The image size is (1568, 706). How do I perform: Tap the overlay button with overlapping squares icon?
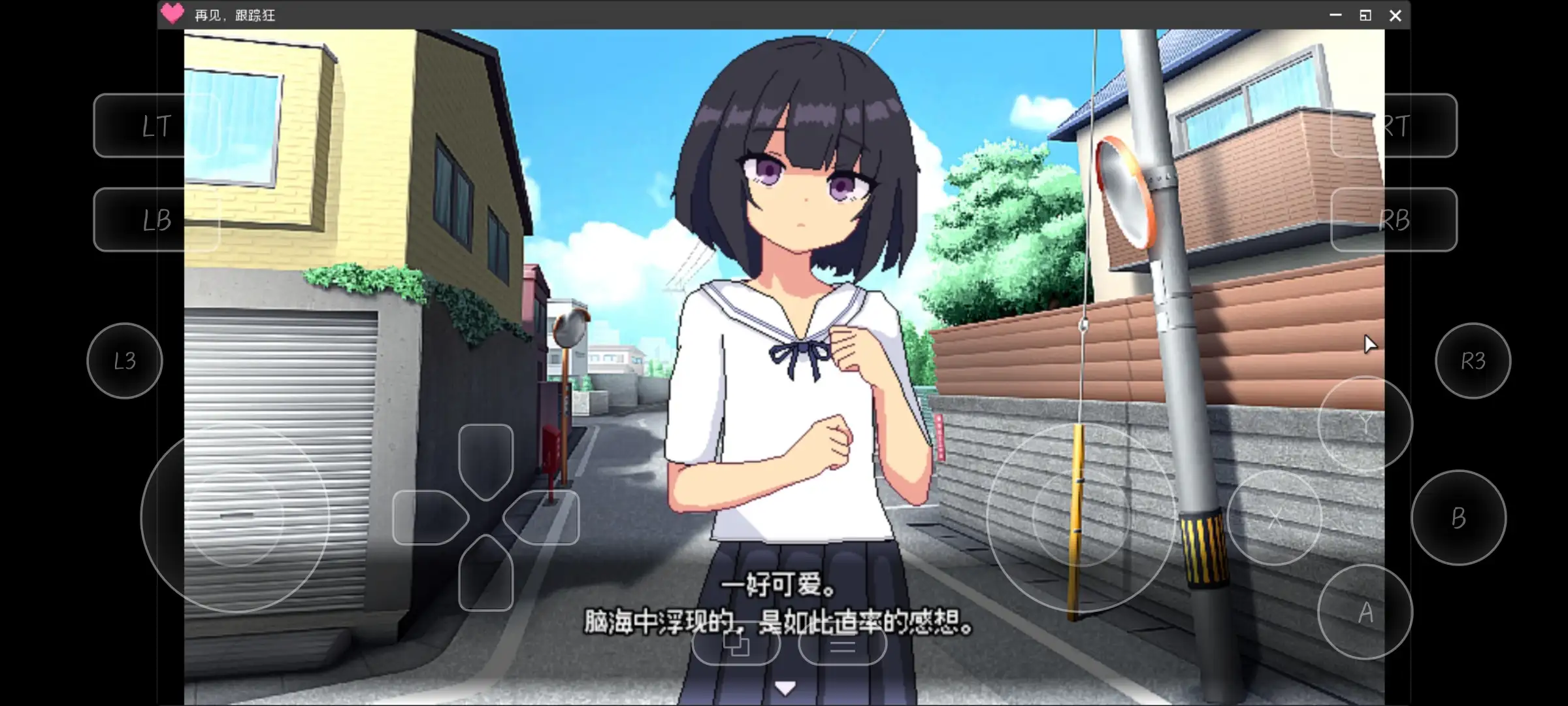736,645
